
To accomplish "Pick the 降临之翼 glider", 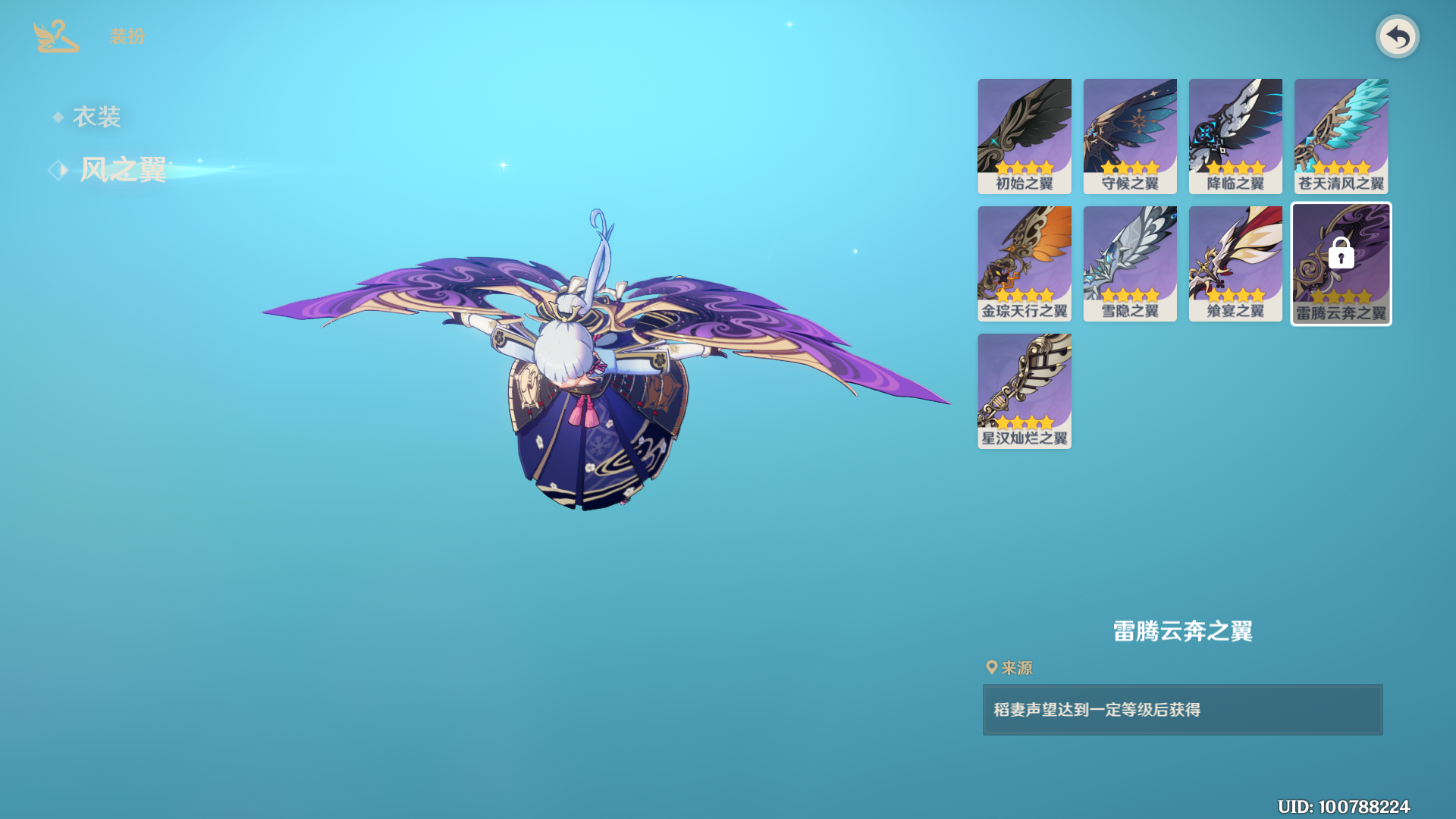I will [1235, 136].
